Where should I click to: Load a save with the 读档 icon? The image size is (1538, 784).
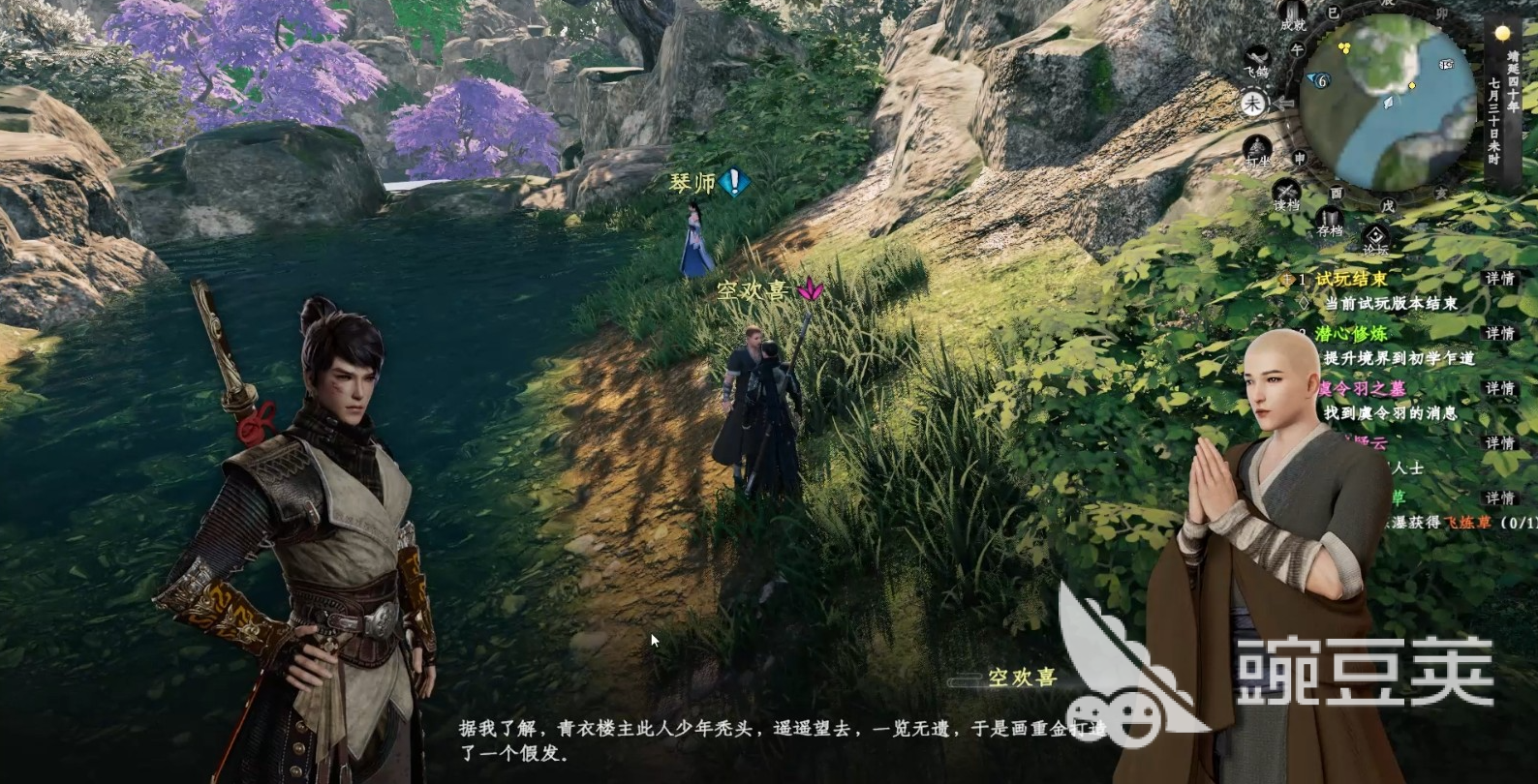pos(1286,194)
